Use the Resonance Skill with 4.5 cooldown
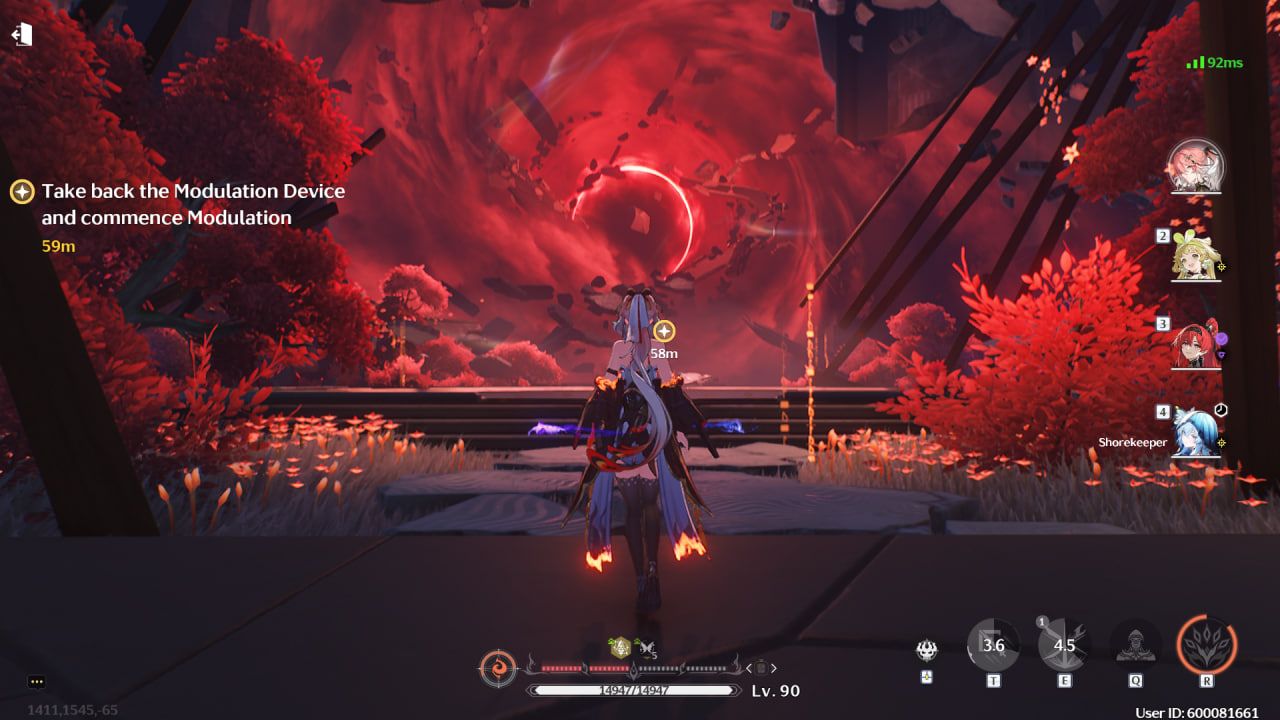This screenshot has height=720, width=1280. click(x=1064, y=645)
